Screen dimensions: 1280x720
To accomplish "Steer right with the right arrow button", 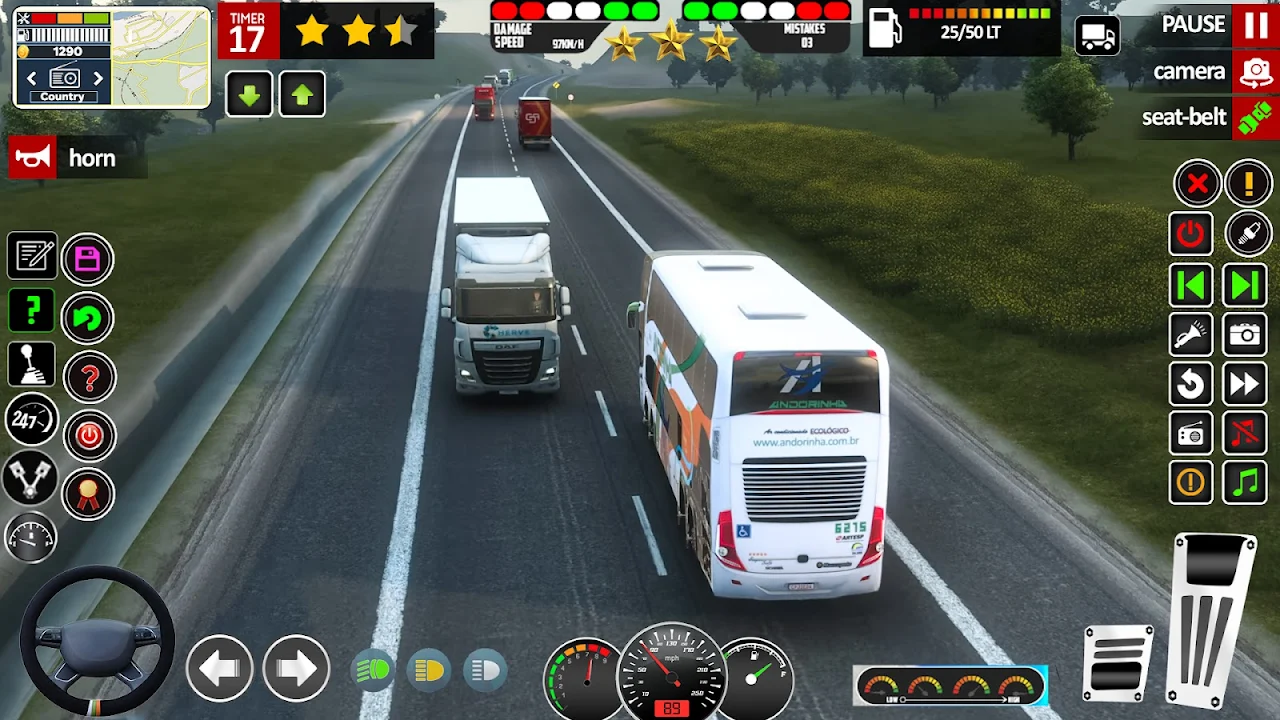I will click(x=296, y=668).
